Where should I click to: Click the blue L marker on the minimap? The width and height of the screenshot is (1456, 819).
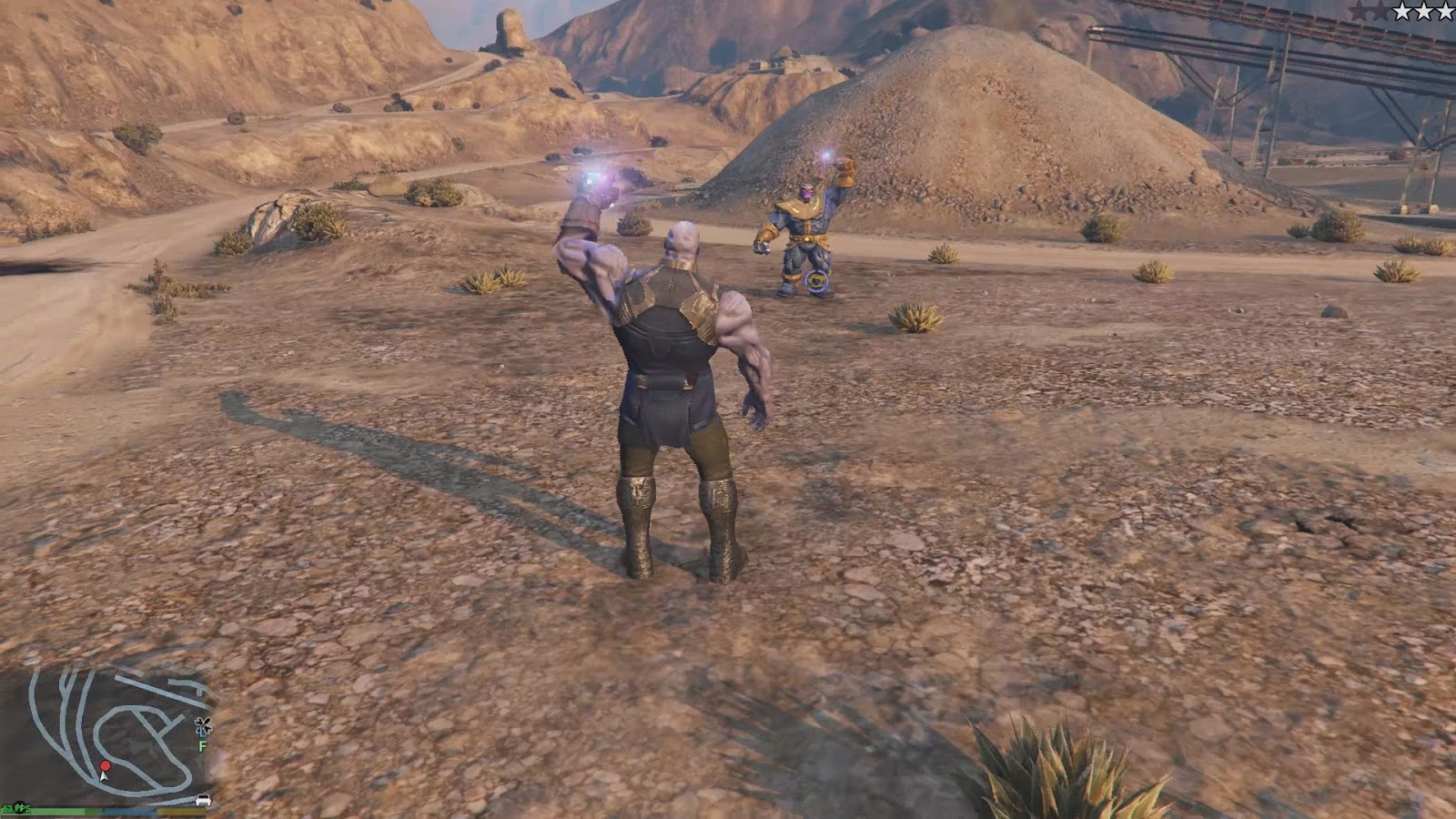202,734
